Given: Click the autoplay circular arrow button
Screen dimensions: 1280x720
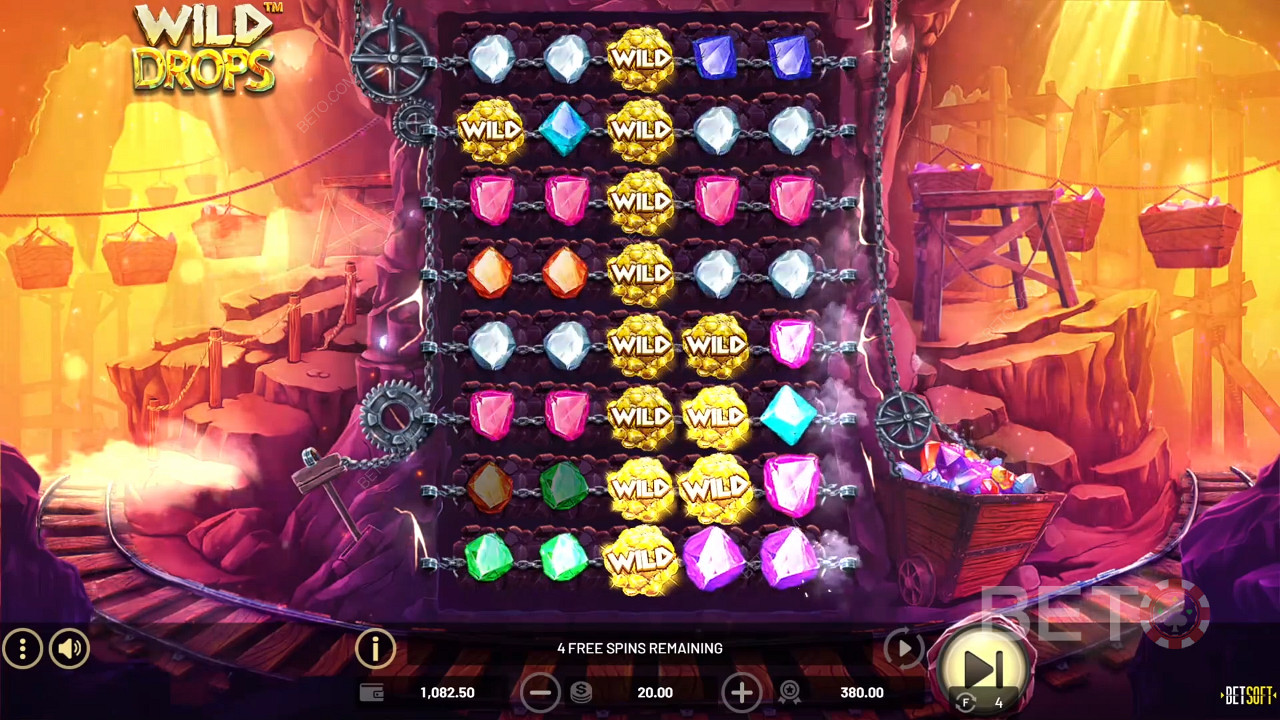Looking at the screenshot, I should pyautogui.click(x=903, y=650).
